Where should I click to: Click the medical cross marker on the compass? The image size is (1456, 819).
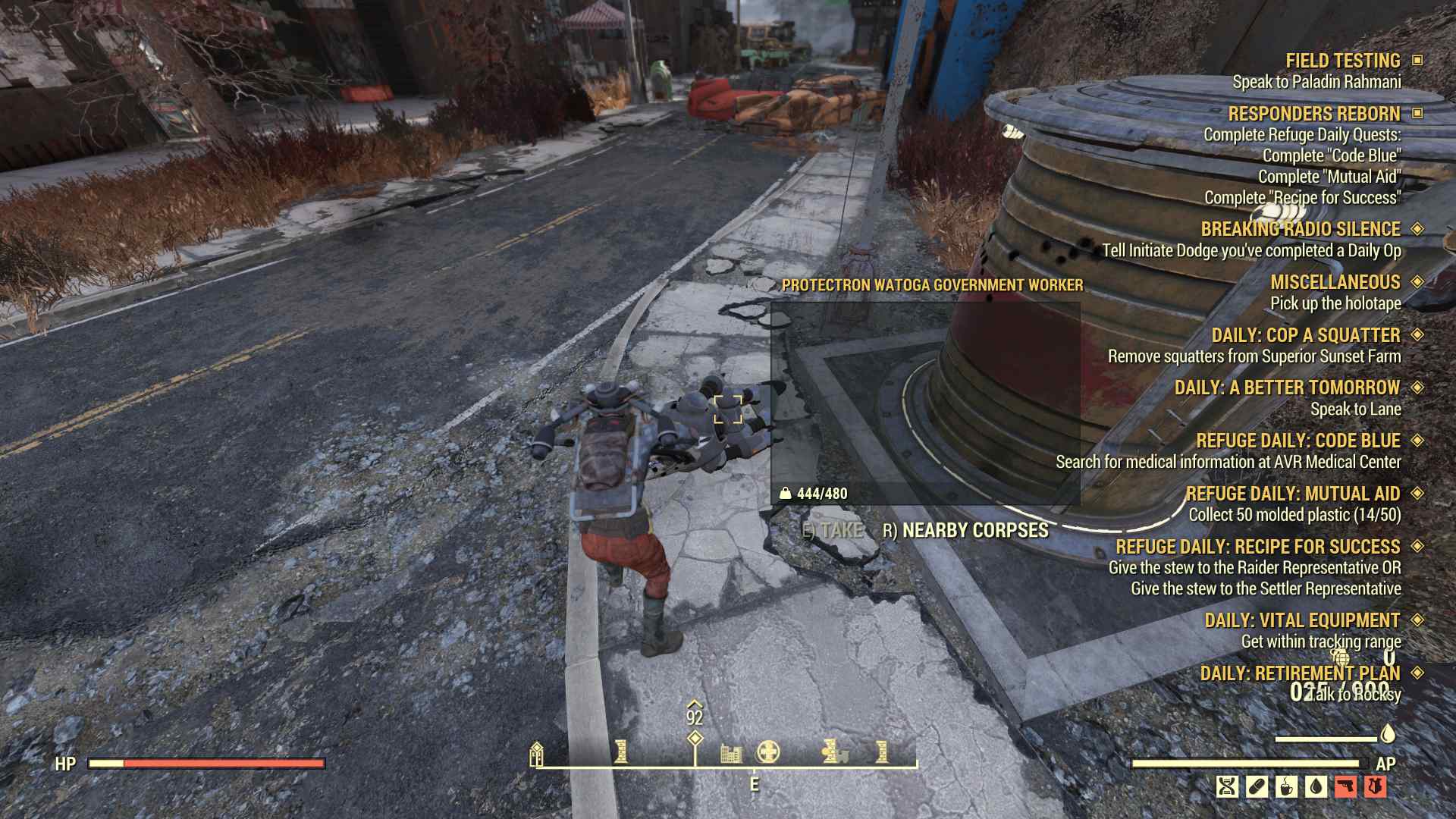coord(768,752)
